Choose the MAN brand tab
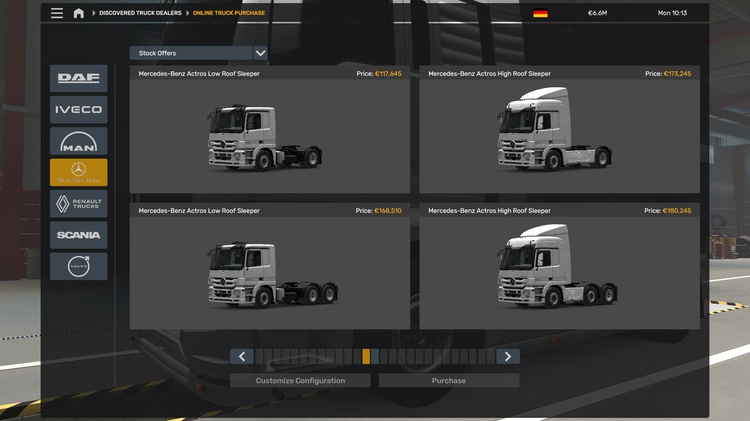Viewport: 750px width, 421px height. click(78, 141)
